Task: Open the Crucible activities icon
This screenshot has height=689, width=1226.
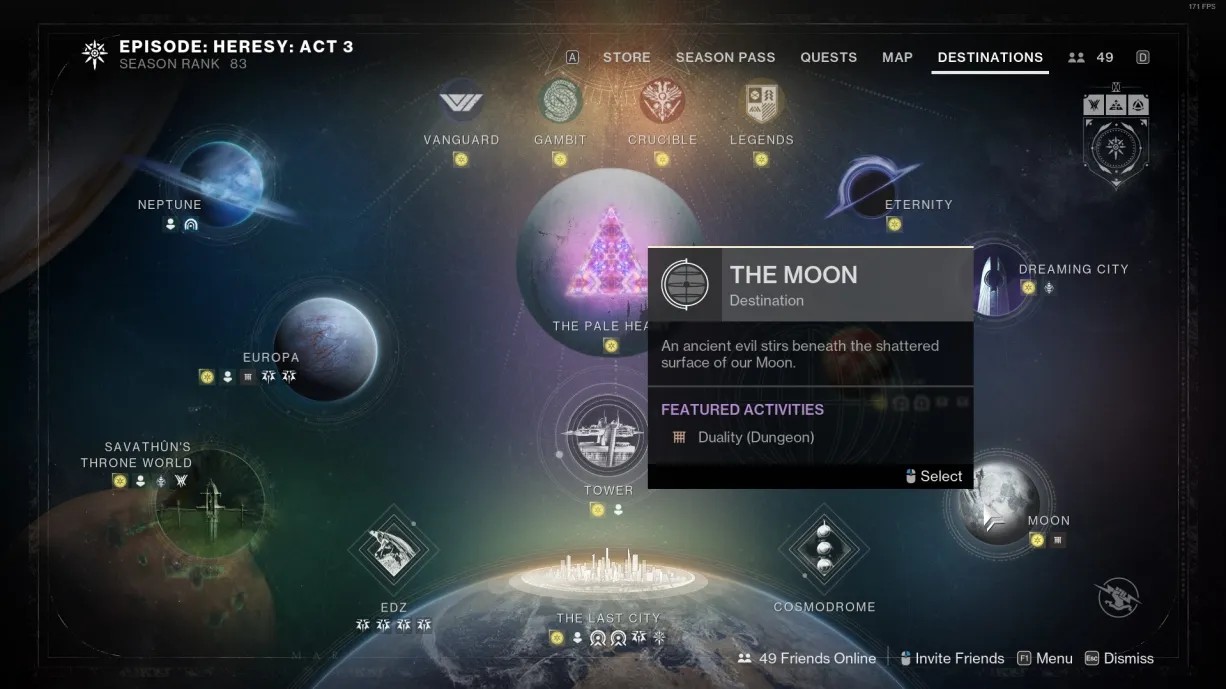Action: (x=662, y=101)
